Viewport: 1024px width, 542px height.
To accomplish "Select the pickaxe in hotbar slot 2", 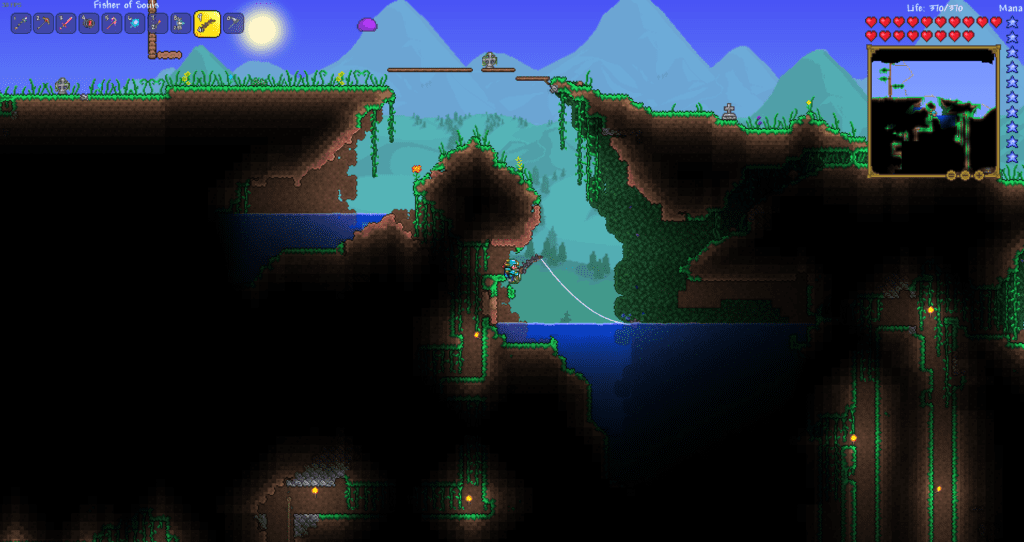I will coord(43,23).
